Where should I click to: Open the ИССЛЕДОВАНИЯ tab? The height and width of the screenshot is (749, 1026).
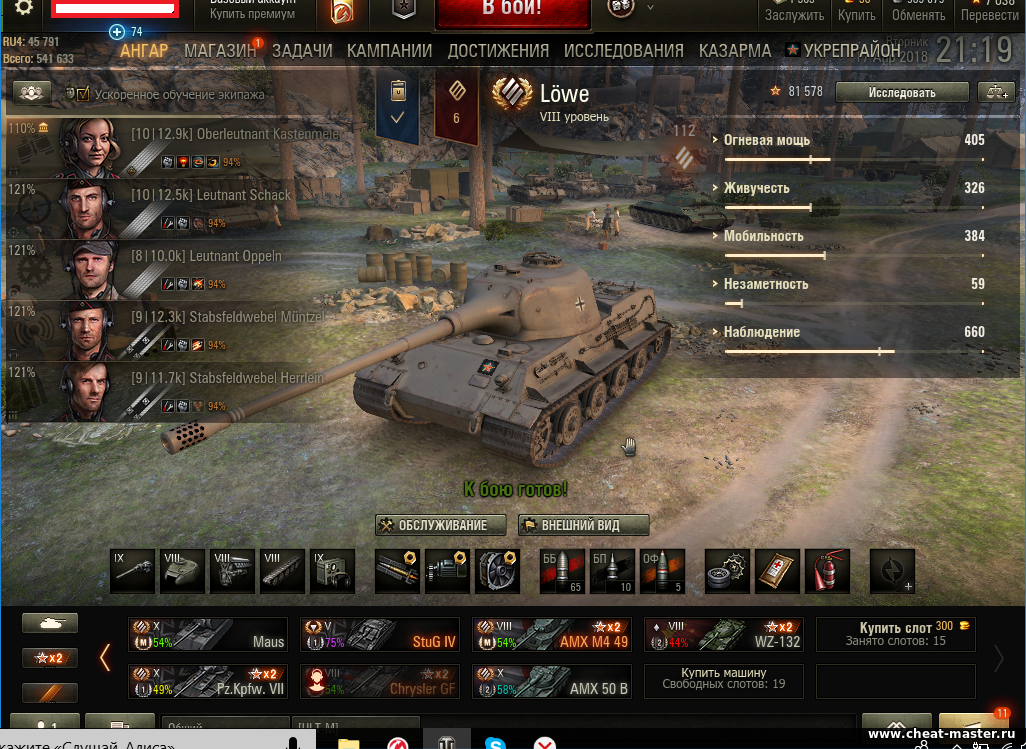[623, 51]
